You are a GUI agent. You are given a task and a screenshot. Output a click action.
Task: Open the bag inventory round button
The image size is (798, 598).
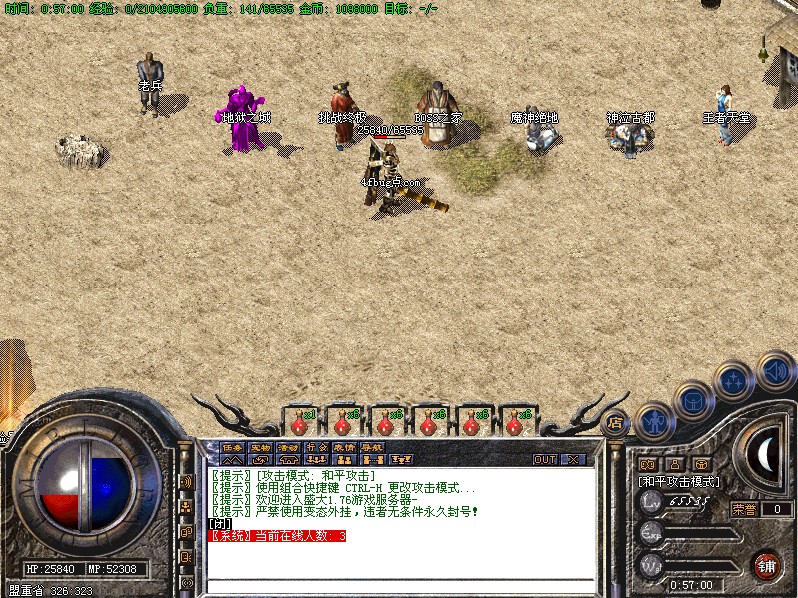pyautogui.click(x=694, y=401)
